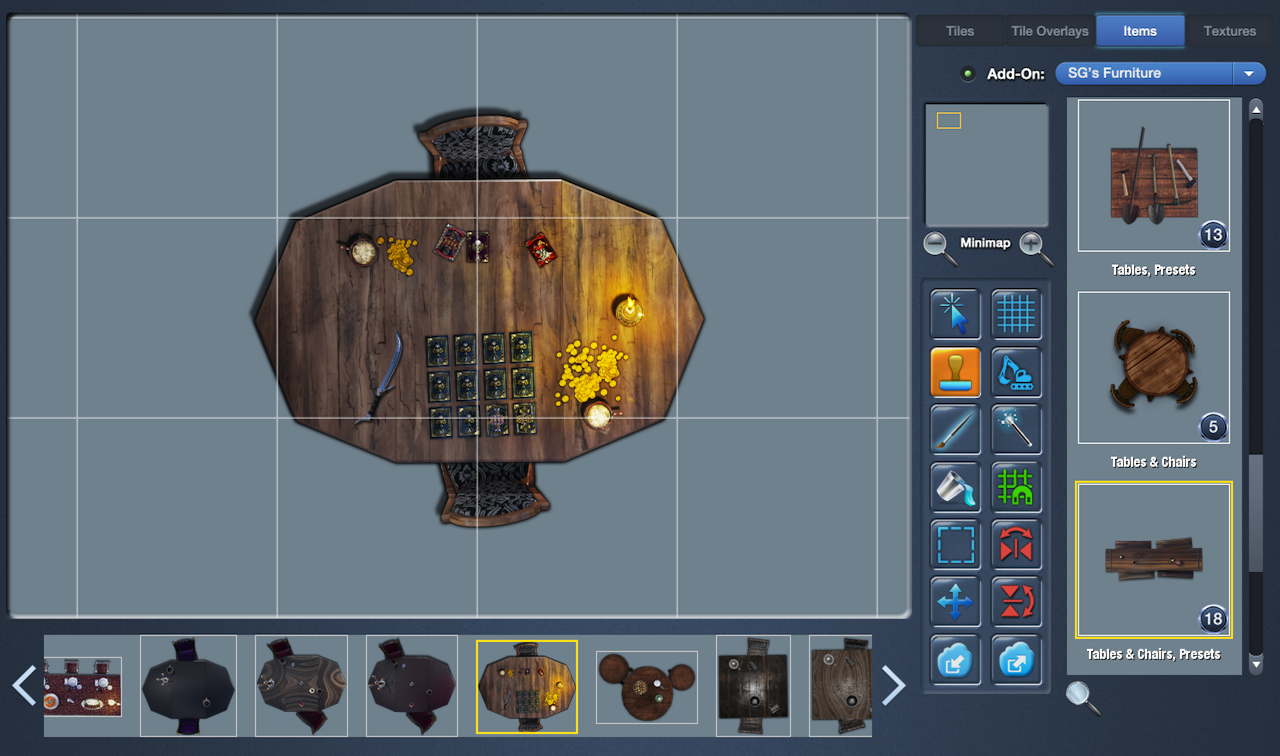The width and height of the screenshot is (1280, 756).
Task: Select the arrow selection tool
Action: [x=954, y=314]
